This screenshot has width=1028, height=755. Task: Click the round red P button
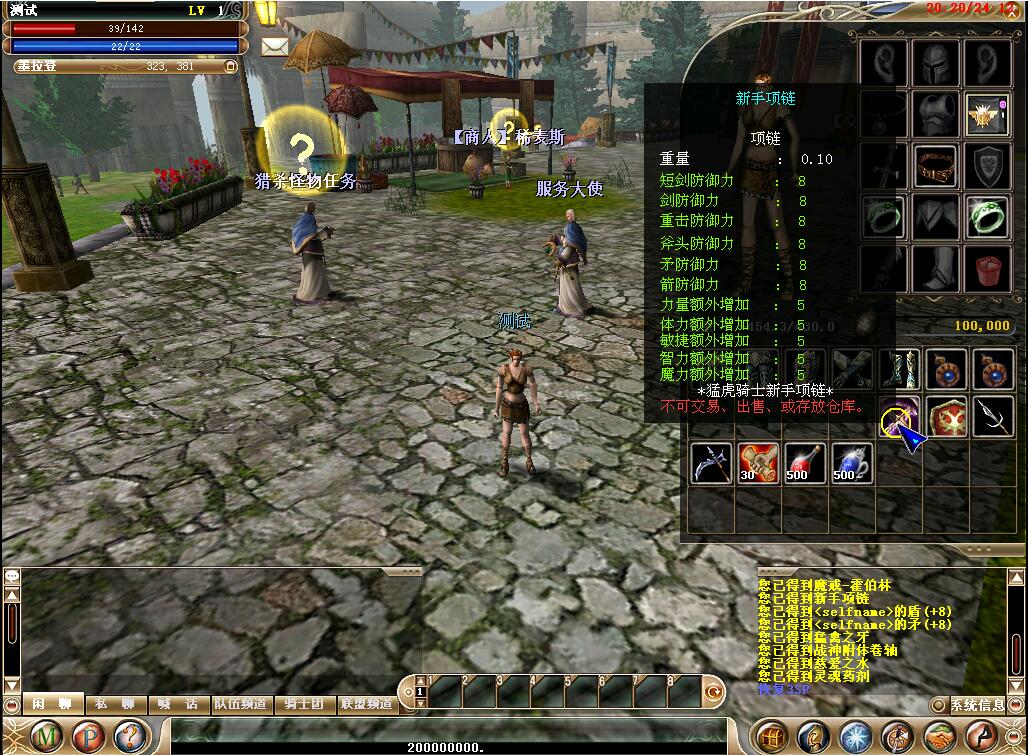click(90, 737)
